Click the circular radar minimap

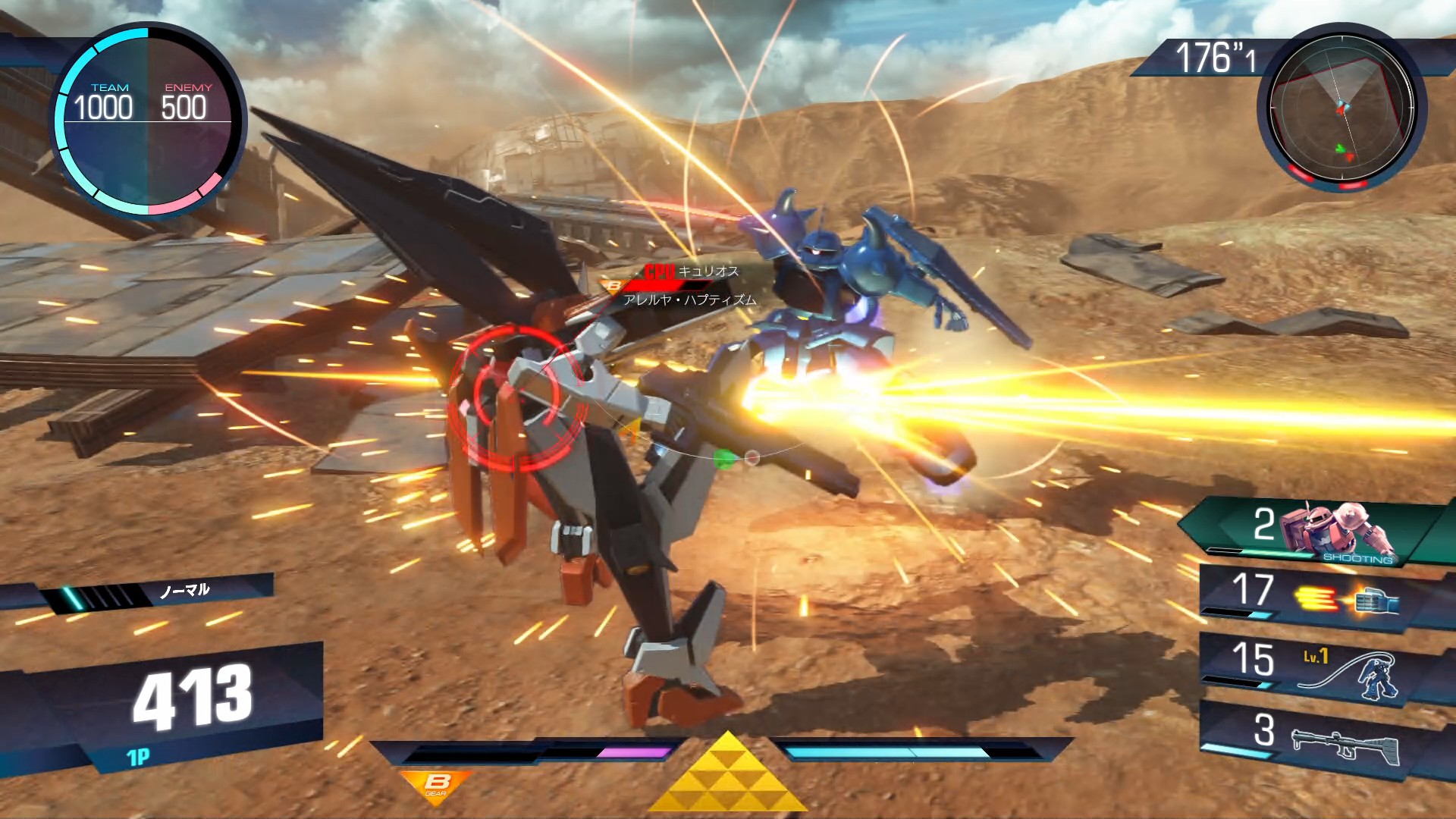pos(1341,107)
